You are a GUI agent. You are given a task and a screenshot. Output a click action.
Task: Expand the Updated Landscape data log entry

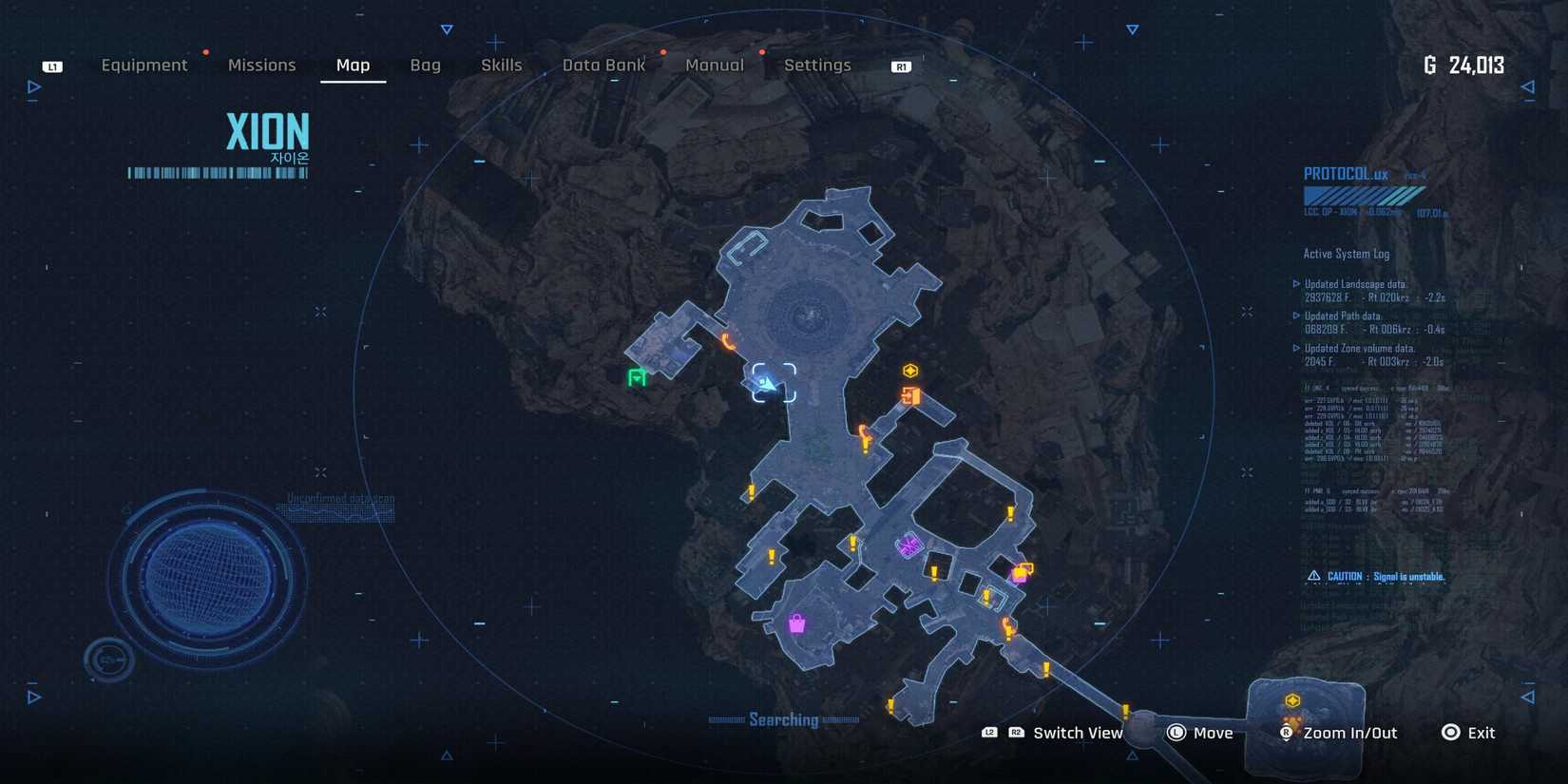point(1297,283)
